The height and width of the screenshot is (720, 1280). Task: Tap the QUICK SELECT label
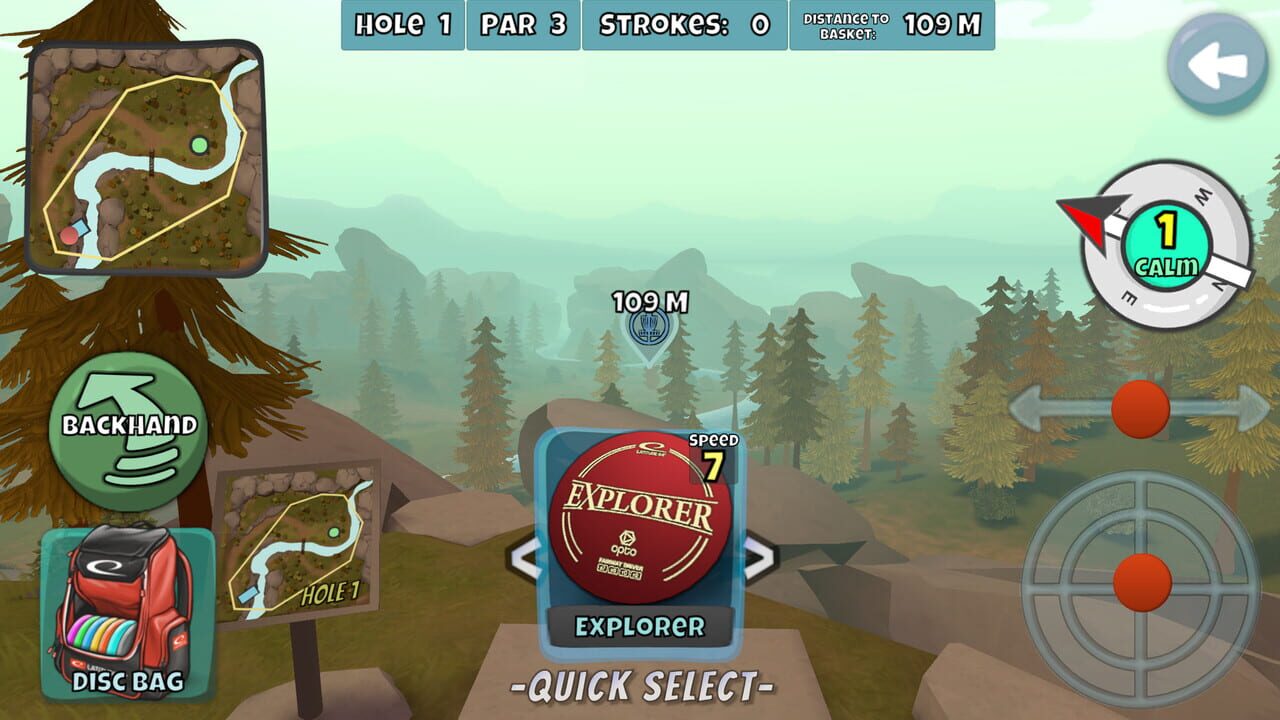click(645, 687)
